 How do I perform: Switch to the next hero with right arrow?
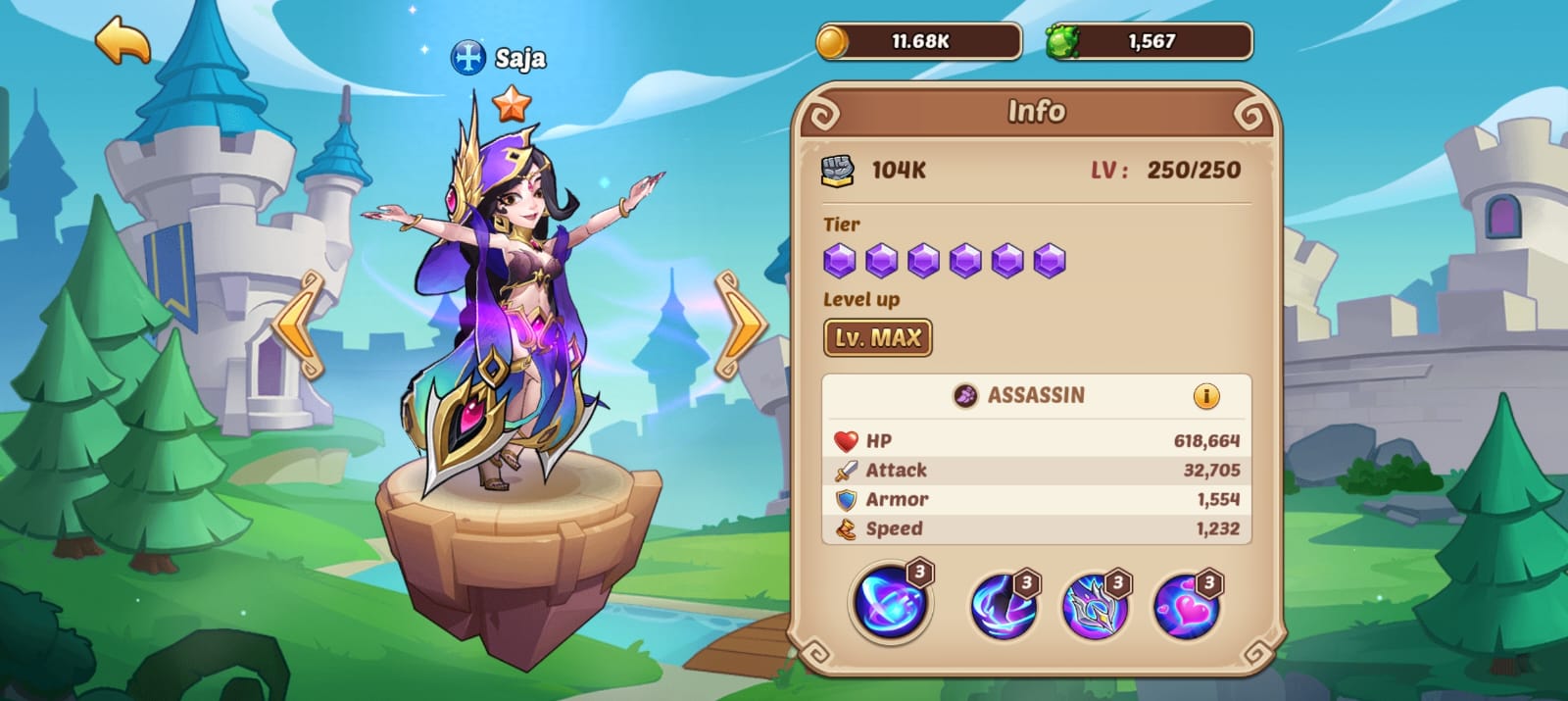point(740,325)
